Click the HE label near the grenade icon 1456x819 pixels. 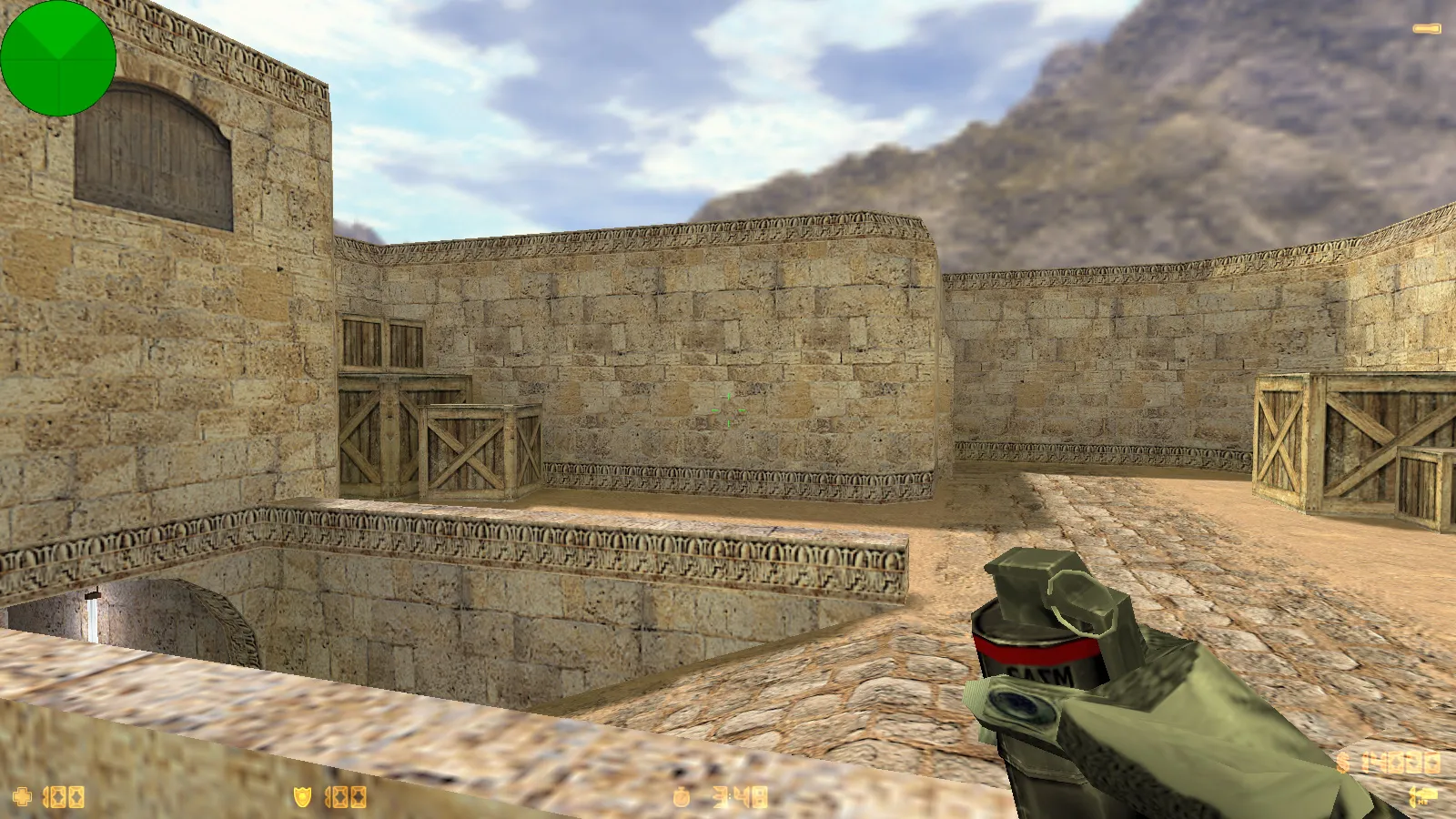point(1424,802)
